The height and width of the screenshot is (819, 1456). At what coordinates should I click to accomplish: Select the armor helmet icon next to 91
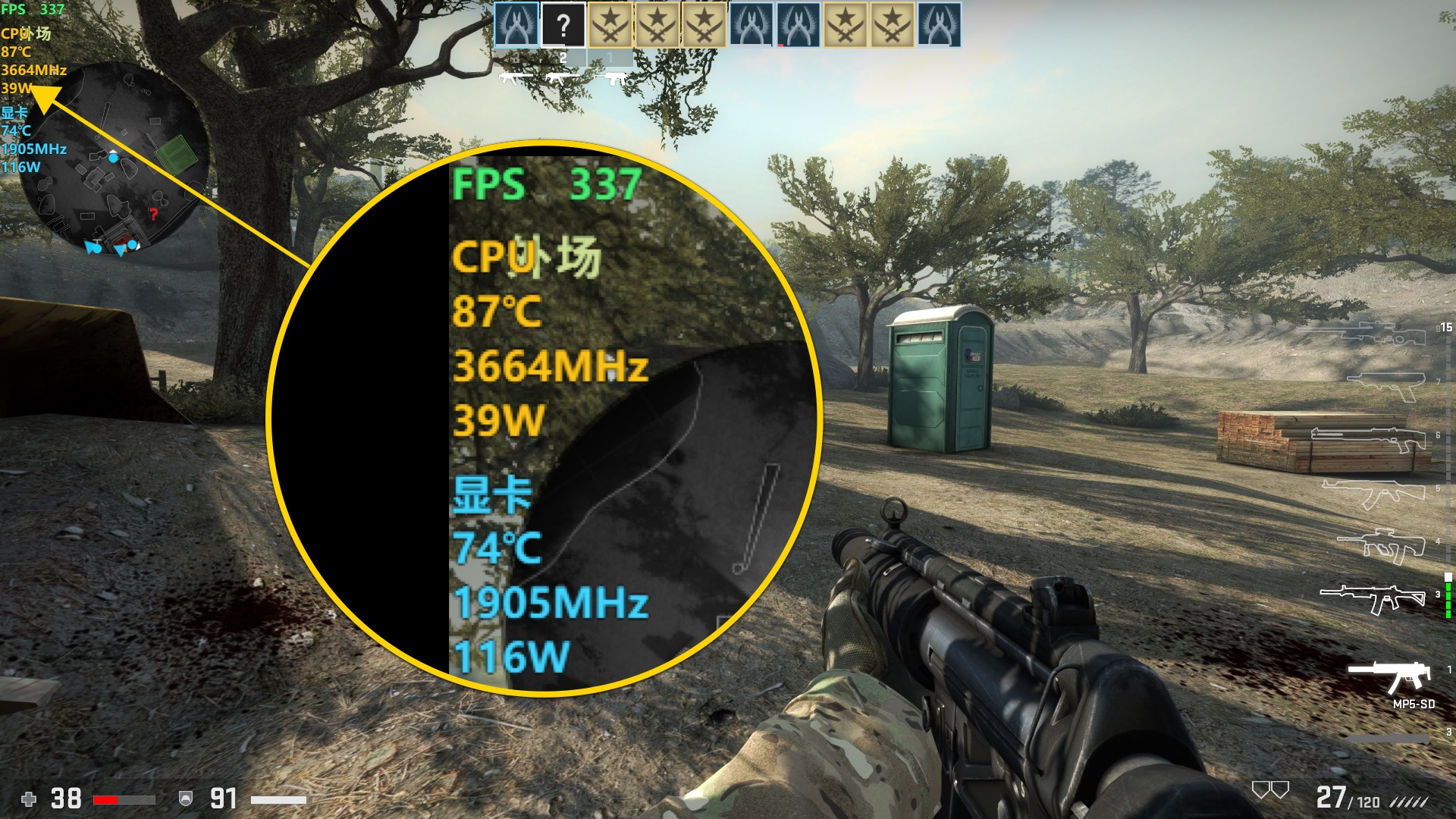(x=184, y=798)
